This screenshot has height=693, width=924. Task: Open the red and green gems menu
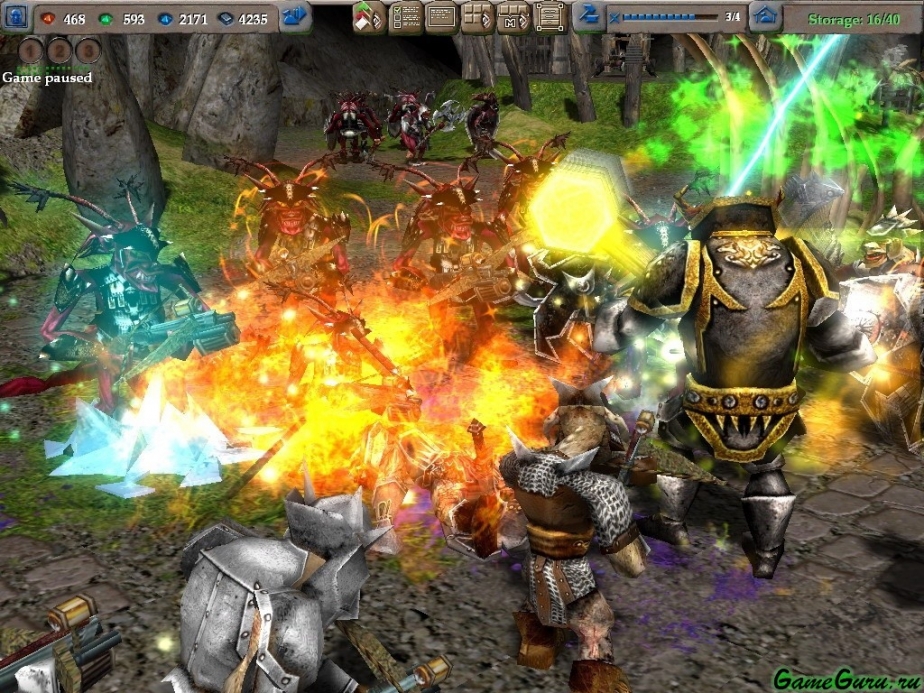click(x=368, y=16)
